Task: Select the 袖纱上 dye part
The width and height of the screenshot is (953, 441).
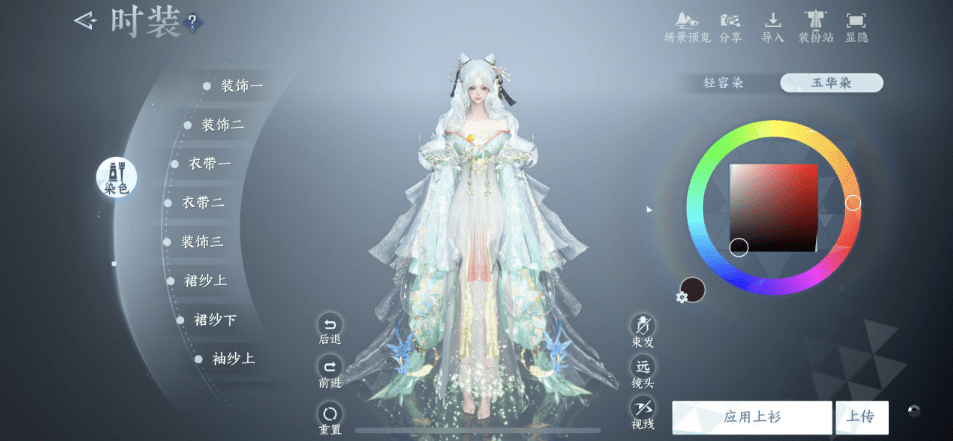Action: (x=233, y=358)
